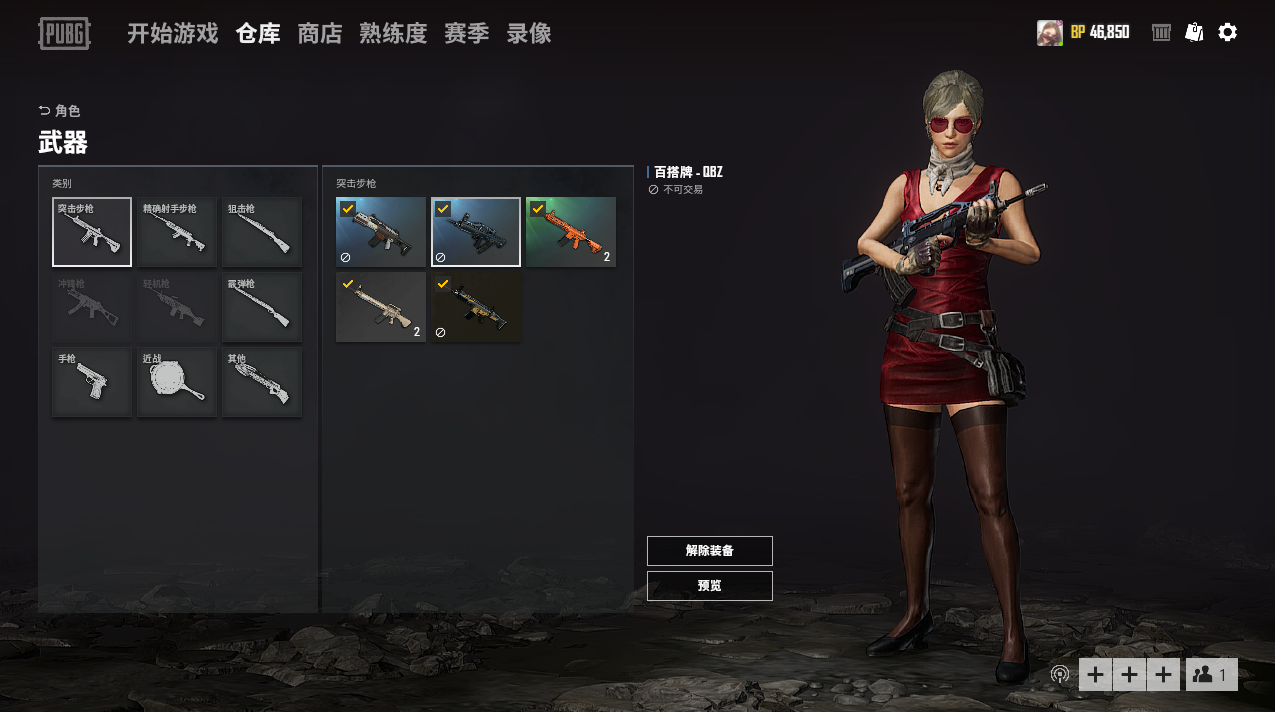Go to the 赛季 tab
The width and height of the screenshot is (1275, 712).
click(x=466, y=34)
